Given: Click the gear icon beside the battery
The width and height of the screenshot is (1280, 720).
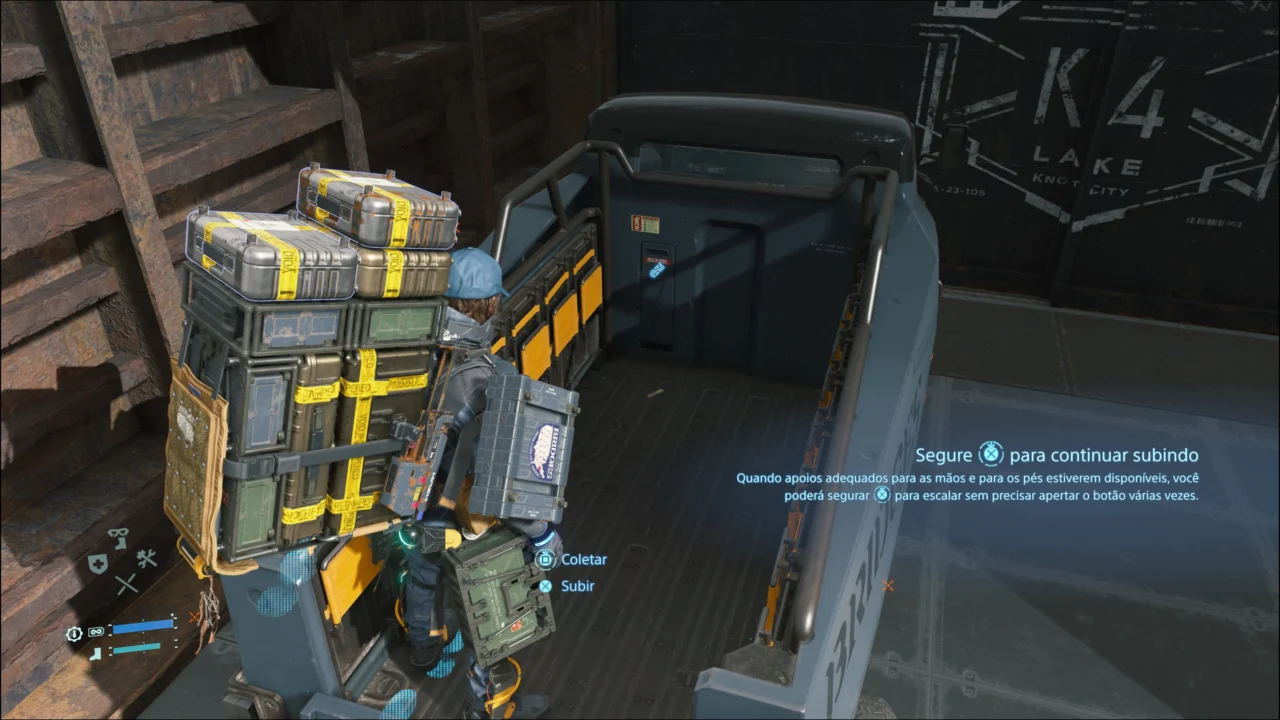Looking at the screenshot, I should click(x=74, y=633).
